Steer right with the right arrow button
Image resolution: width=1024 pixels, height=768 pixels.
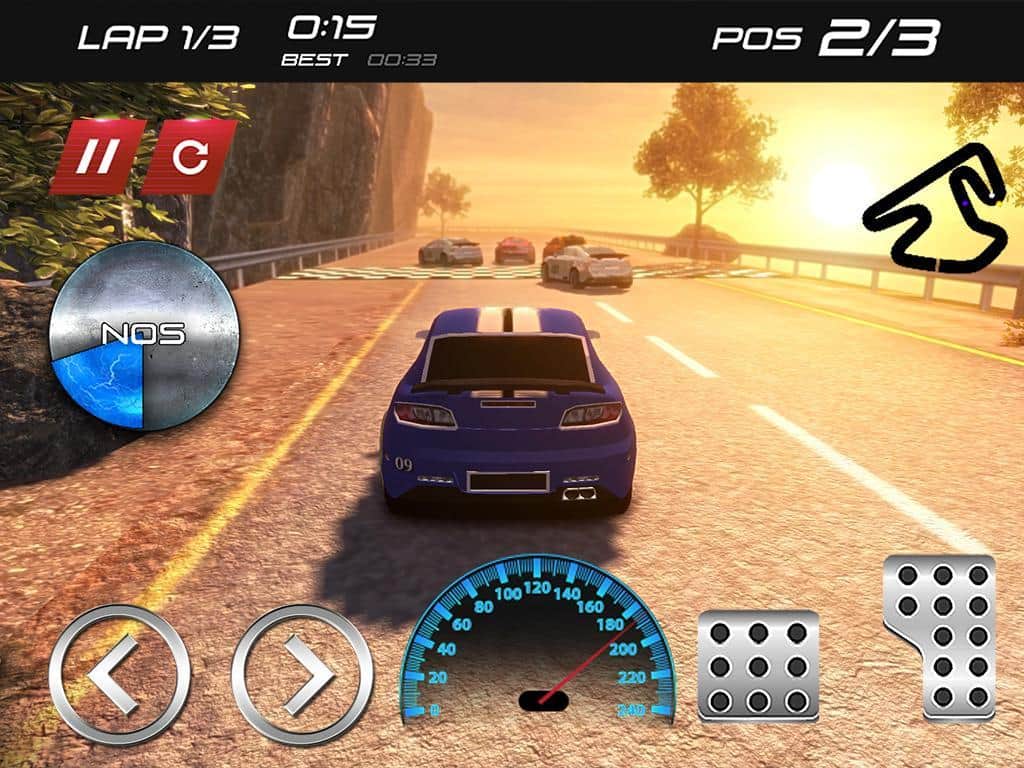tap(302, 674)
